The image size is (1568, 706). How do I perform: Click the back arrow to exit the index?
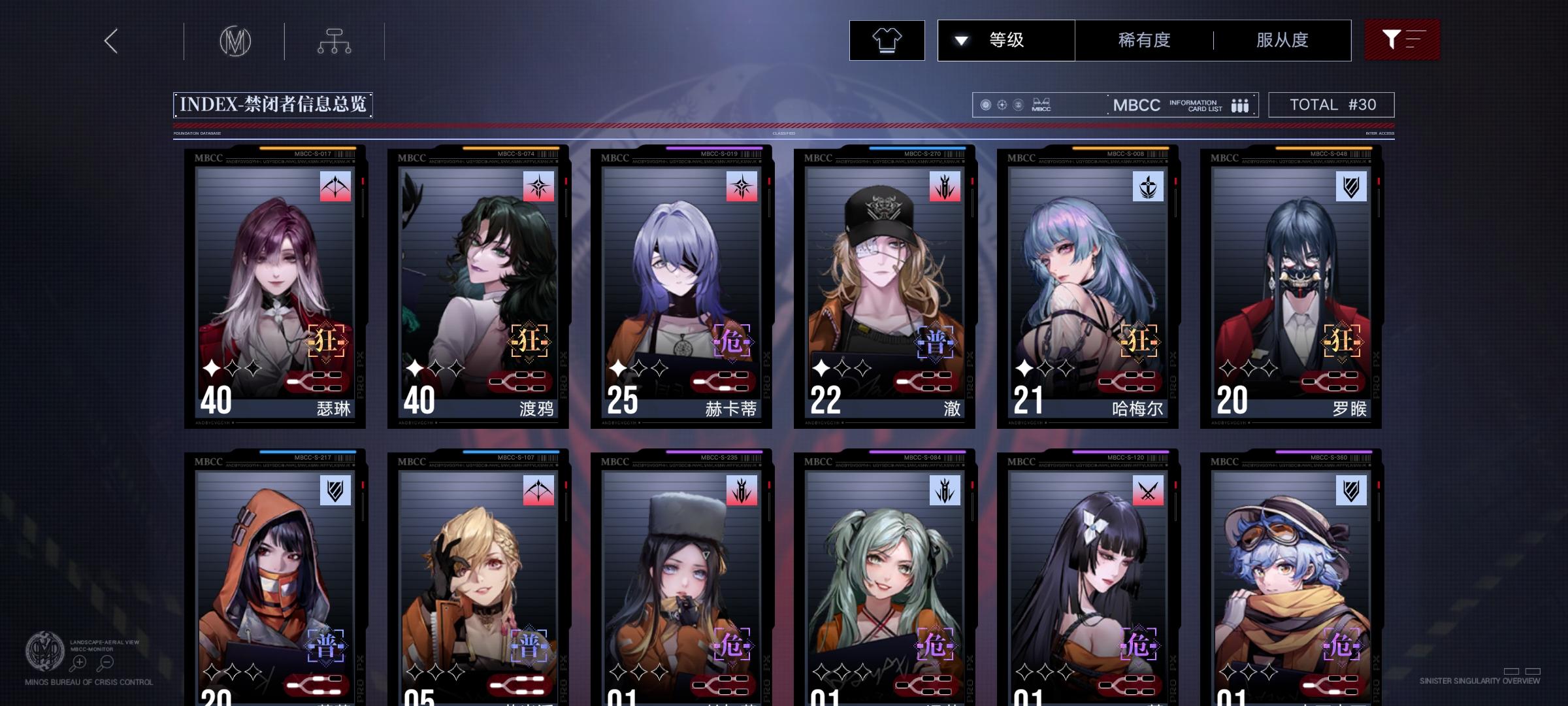[x=110, y=41]
